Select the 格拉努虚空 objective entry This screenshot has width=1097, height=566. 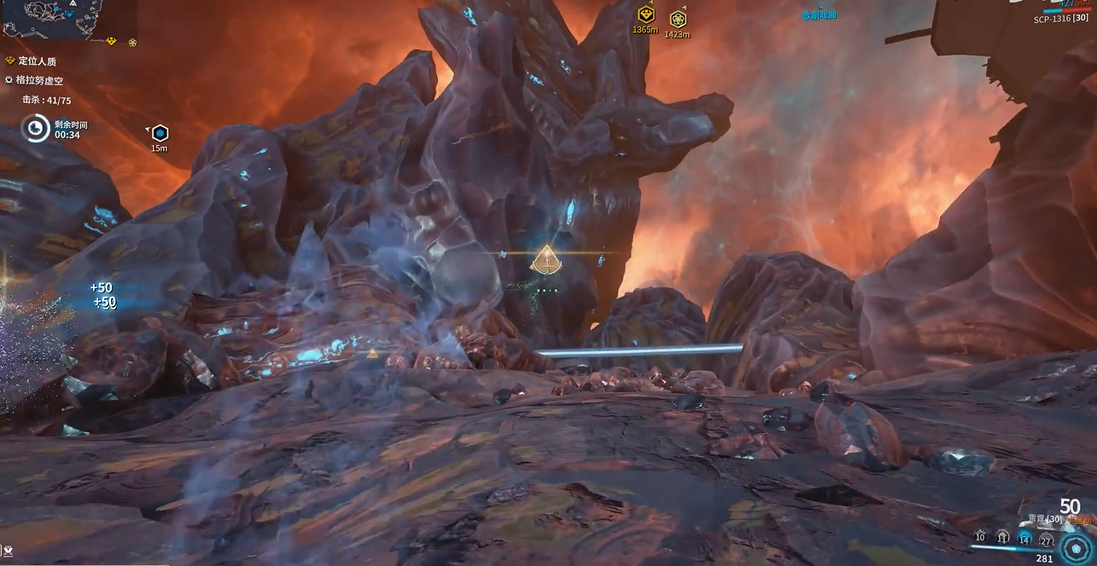click(x=40, y=80)
